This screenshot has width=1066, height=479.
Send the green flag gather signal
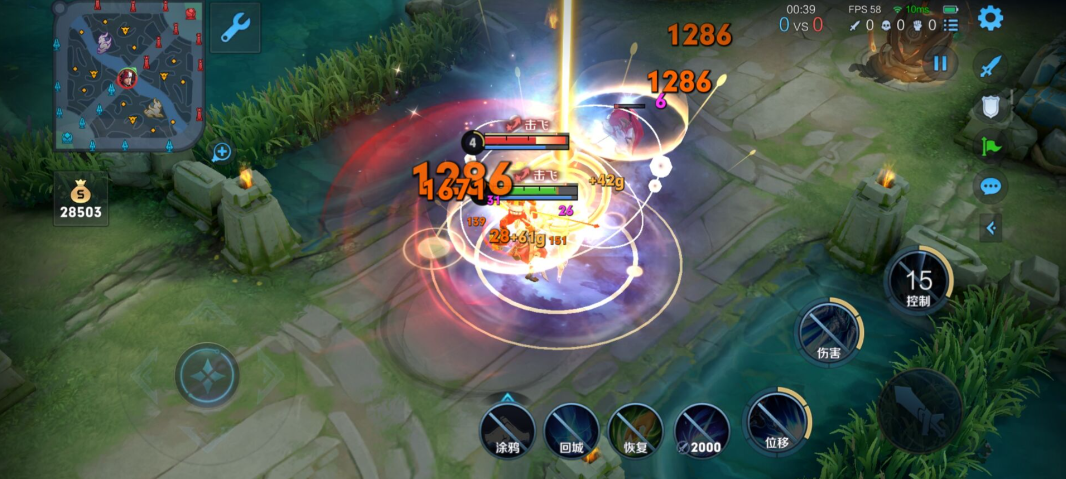991,146
